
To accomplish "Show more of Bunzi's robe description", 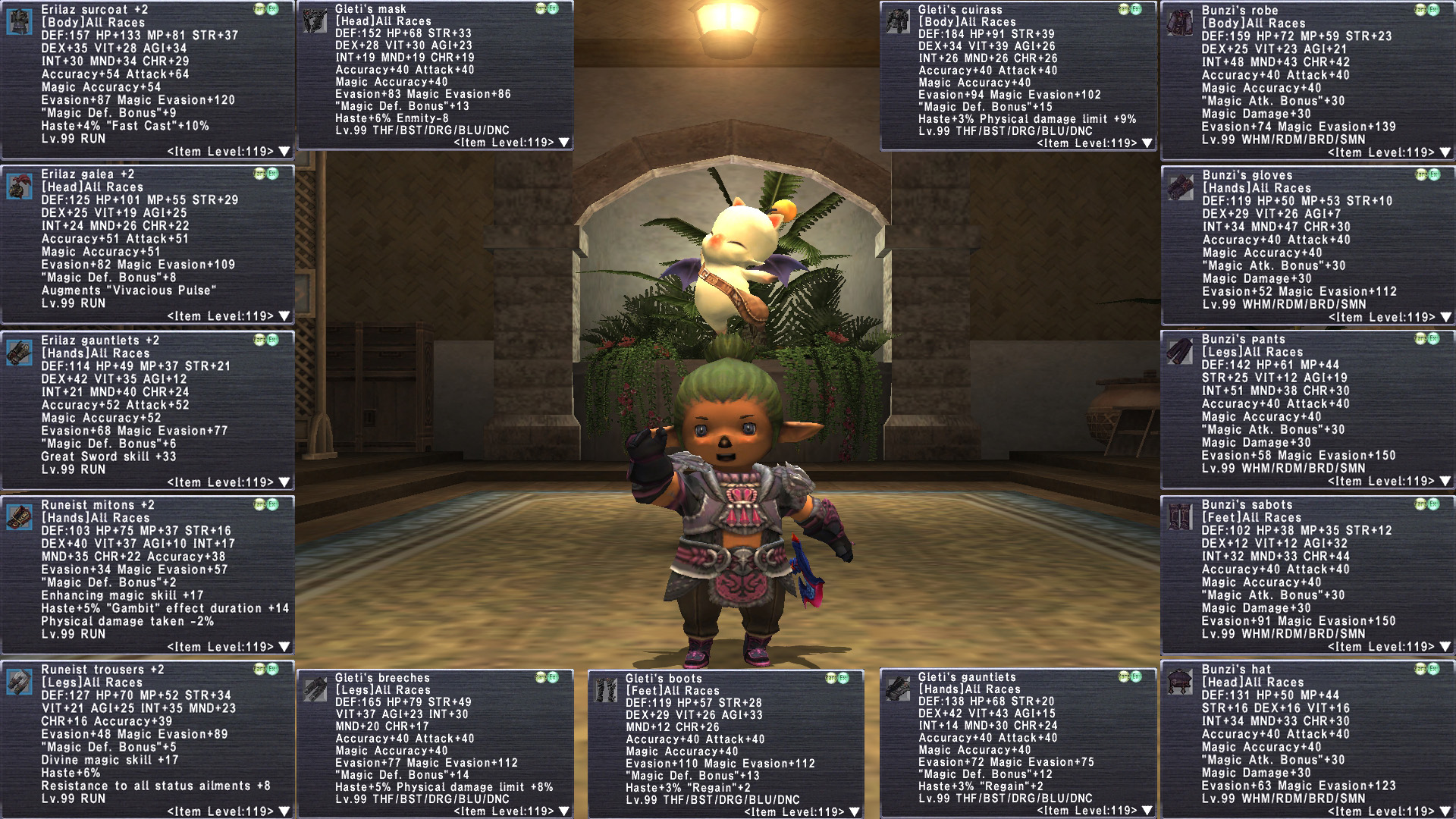I will (1445, 152).
